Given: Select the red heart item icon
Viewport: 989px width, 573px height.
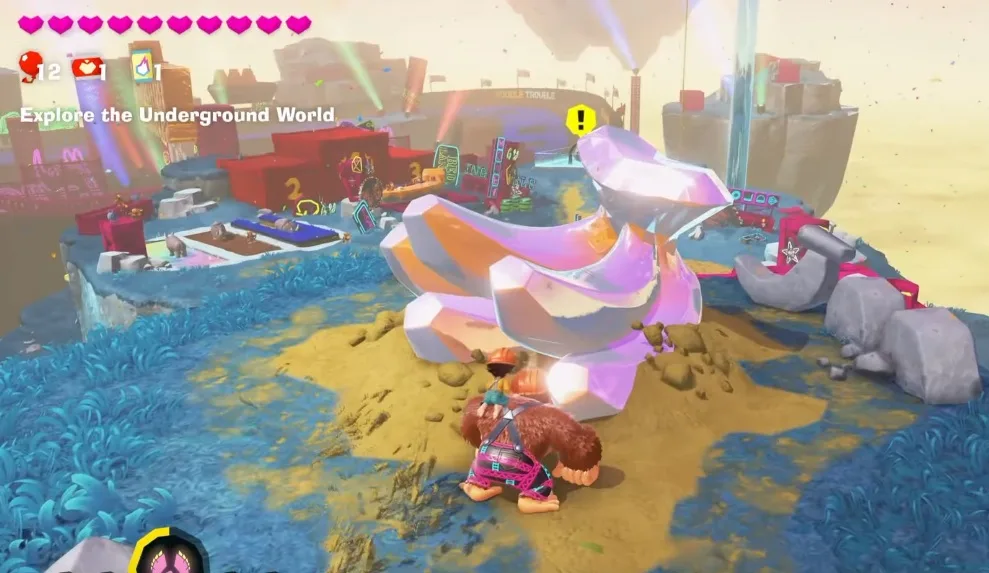Looking at the screenshot, I should tap(85, 66).
